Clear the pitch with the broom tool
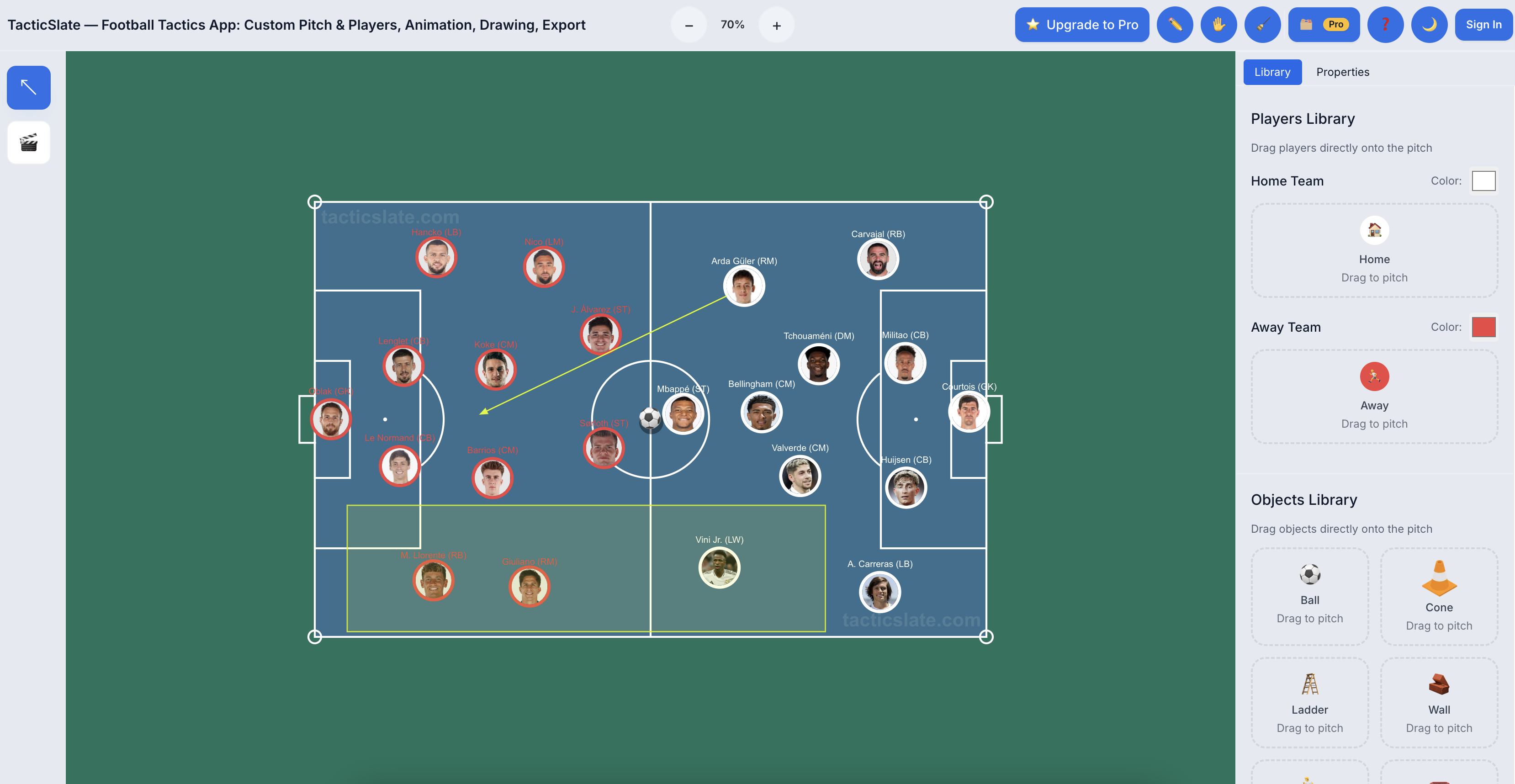 coord(1263,24)
